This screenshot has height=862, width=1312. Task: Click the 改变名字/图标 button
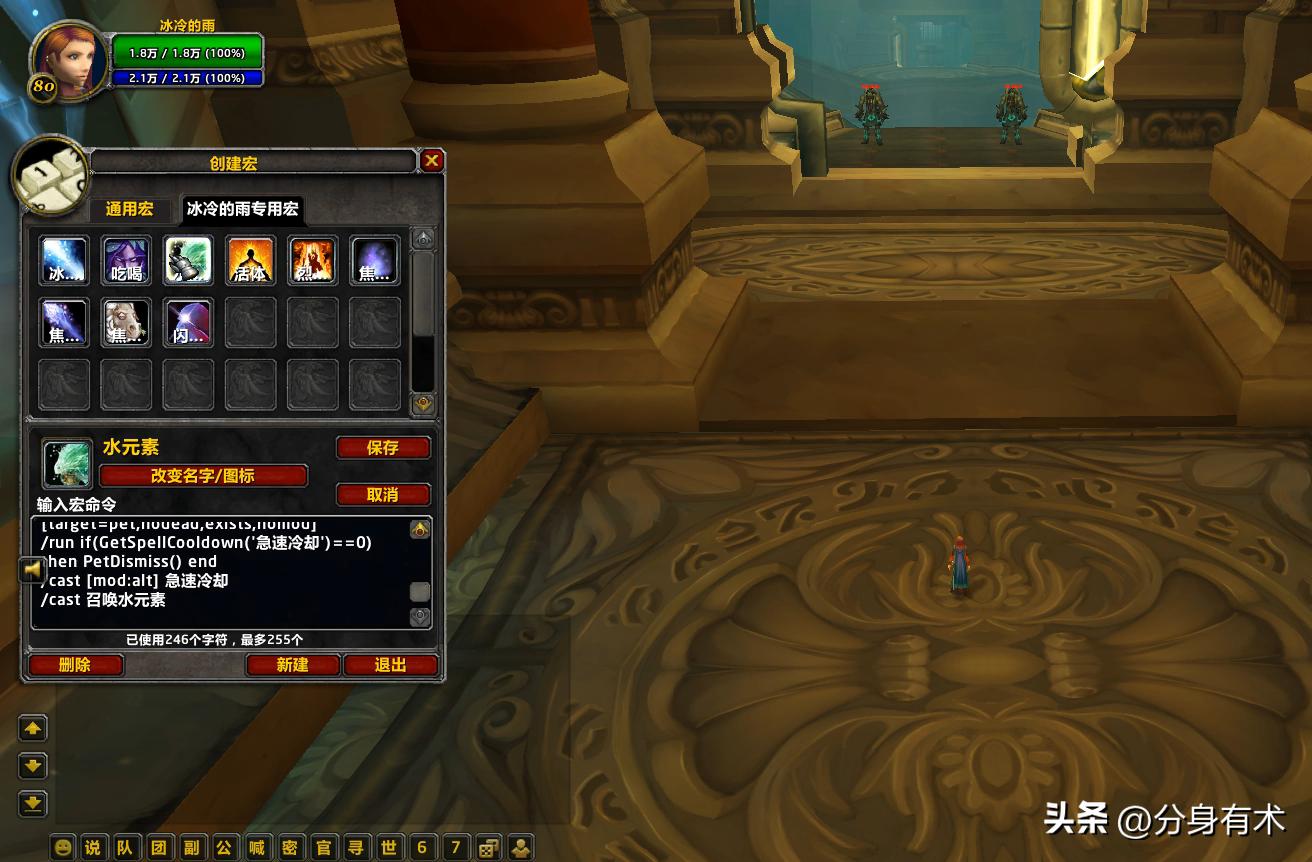click(204, 475)
